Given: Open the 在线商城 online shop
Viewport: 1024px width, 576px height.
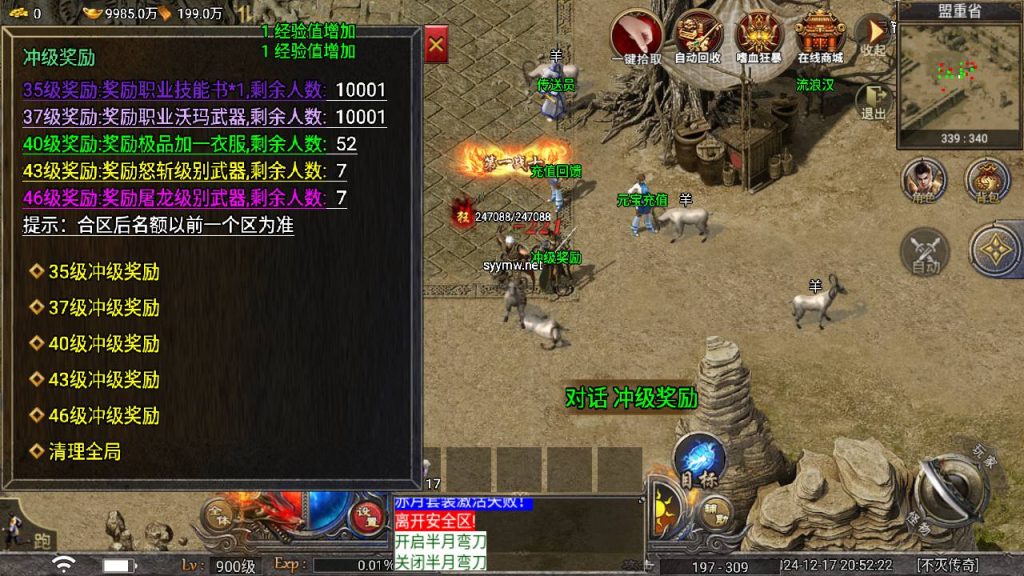Looking at the screenshot, I should (820, 36).
